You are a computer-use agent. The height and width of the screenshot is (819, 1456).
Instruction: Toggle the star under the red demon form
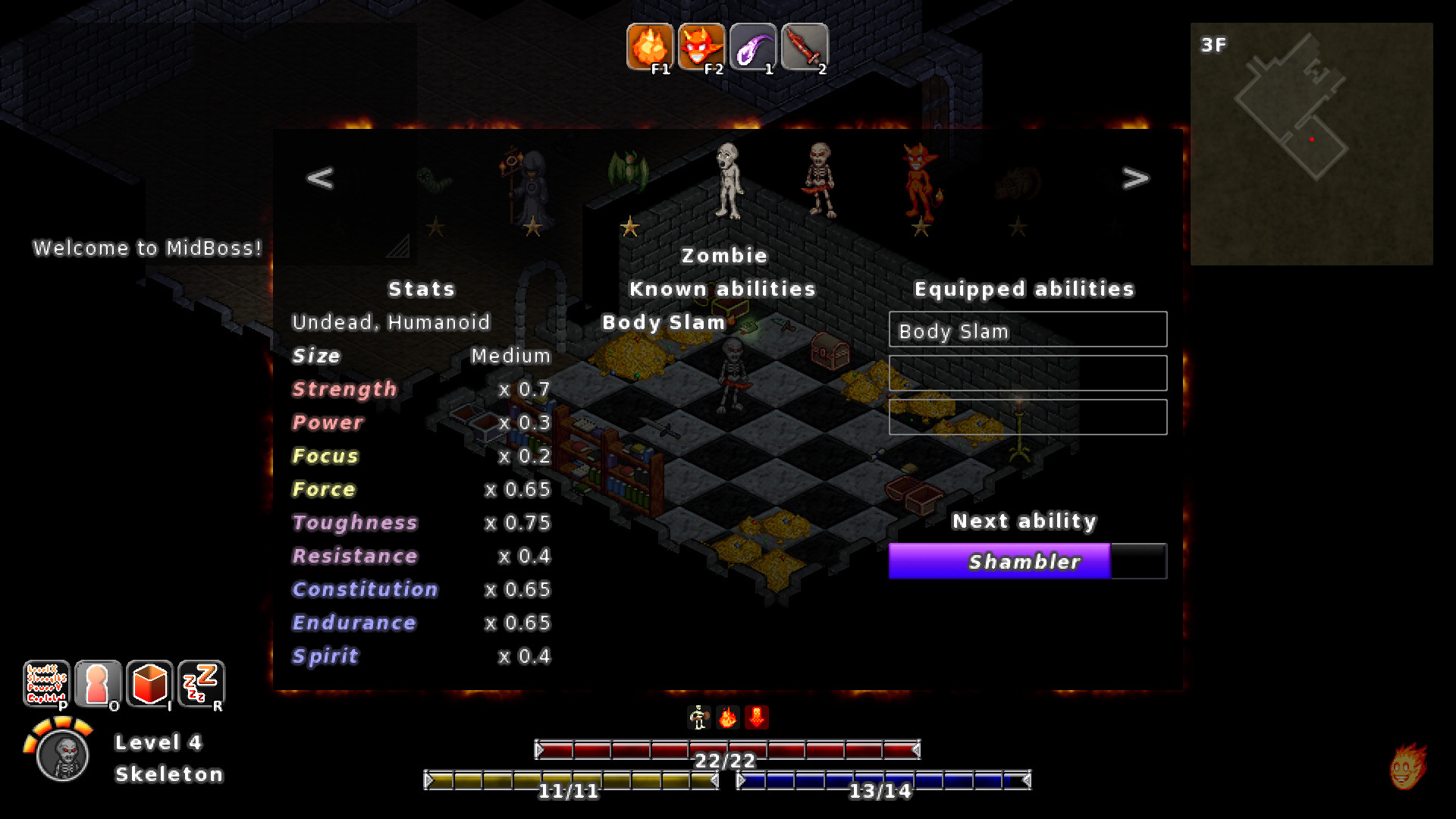(922, 227)
